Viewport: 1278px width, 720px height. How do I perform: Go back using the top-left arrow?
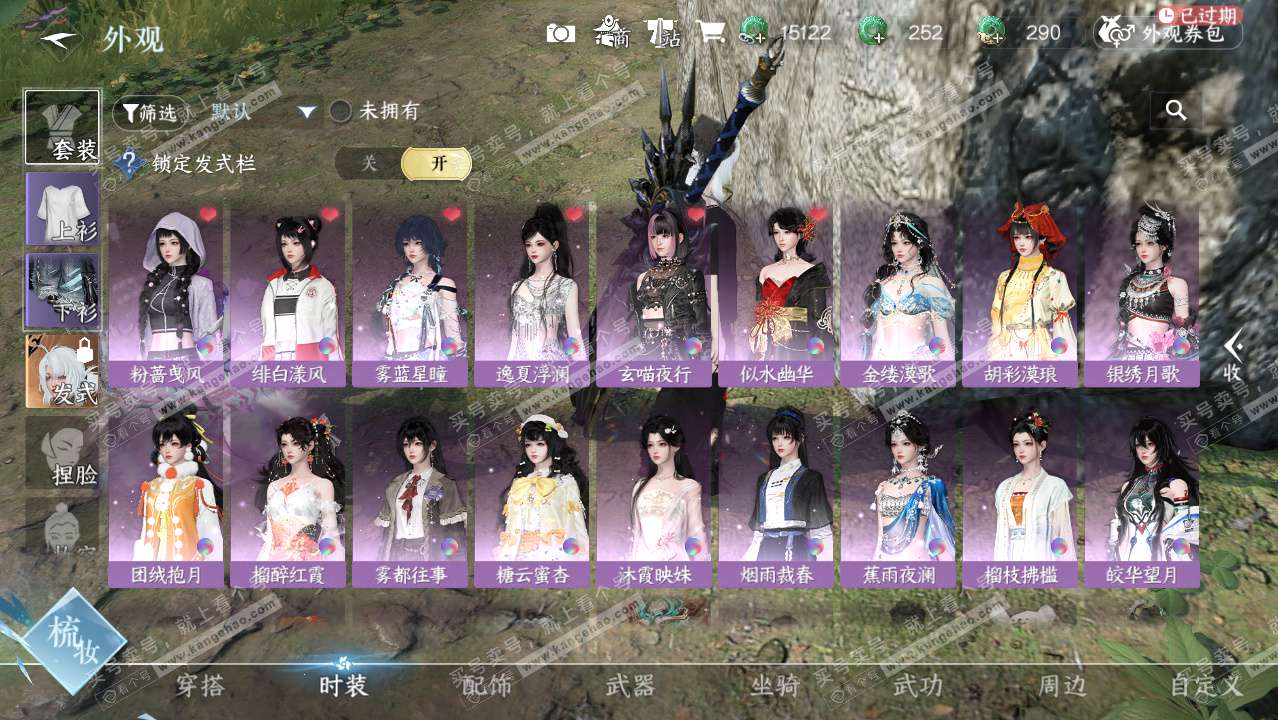[x=60, y=39]
